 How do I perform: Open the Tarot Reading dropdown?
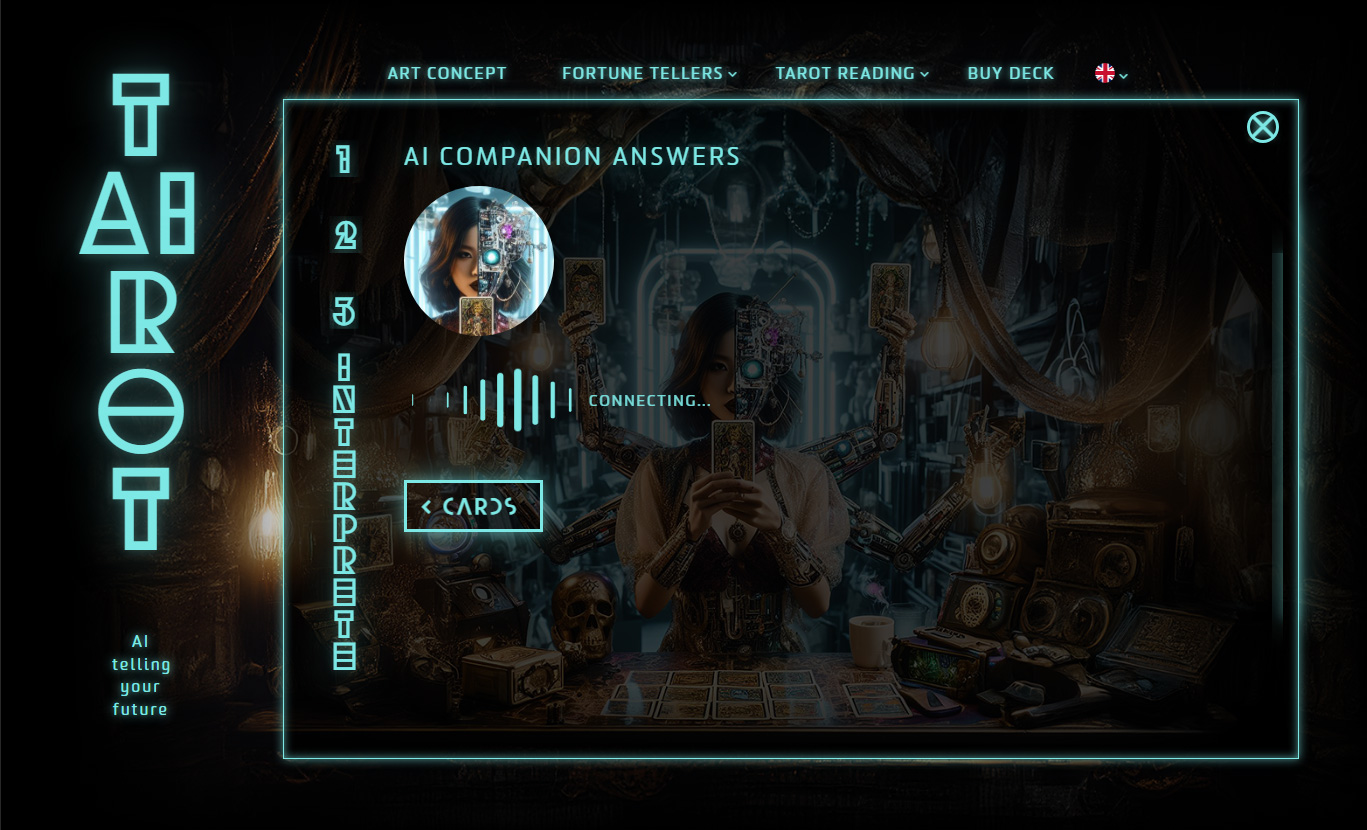tap(851, 73)
